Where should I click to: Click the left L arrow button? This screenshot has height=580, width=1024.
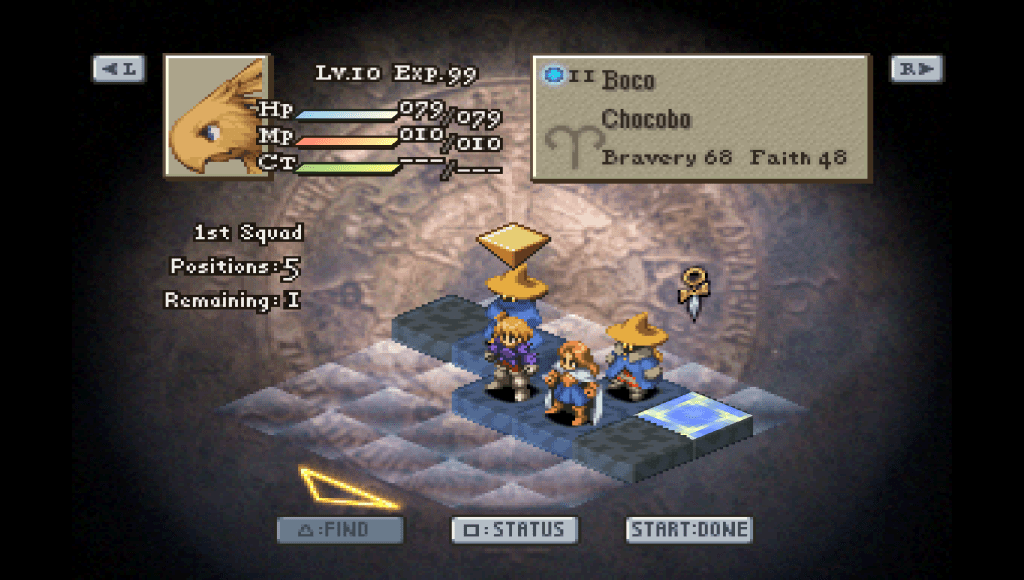119,69
